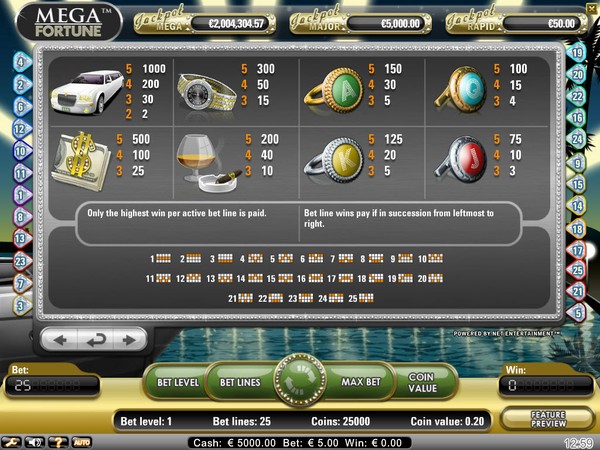The width and height of the screenshot is (600, 450).
Task: Open help with the question mark icon
Action: coord(59,441)
